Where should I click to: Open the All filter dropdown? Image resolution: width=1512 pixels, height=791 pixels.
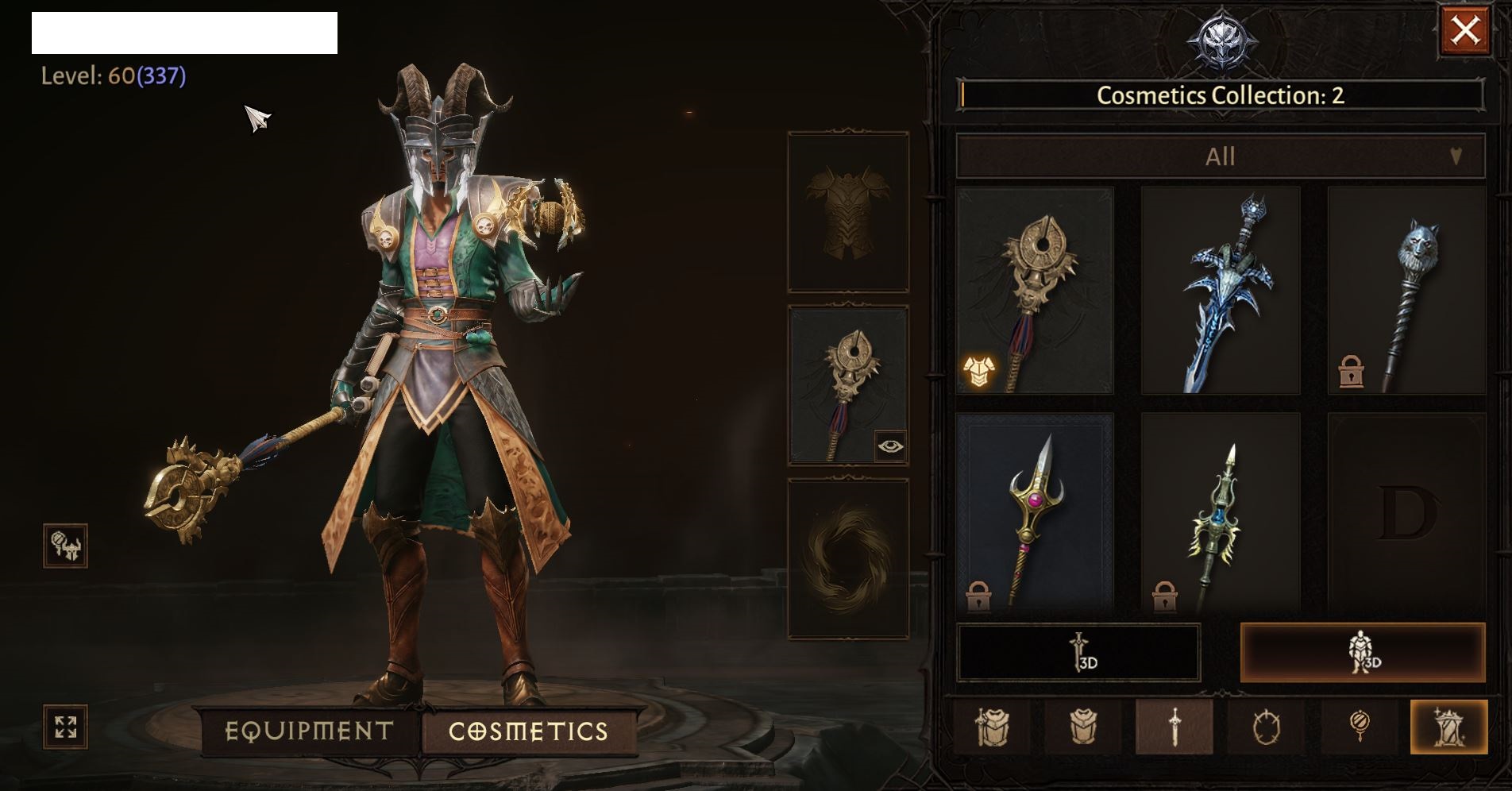[x=1220, y=156]
